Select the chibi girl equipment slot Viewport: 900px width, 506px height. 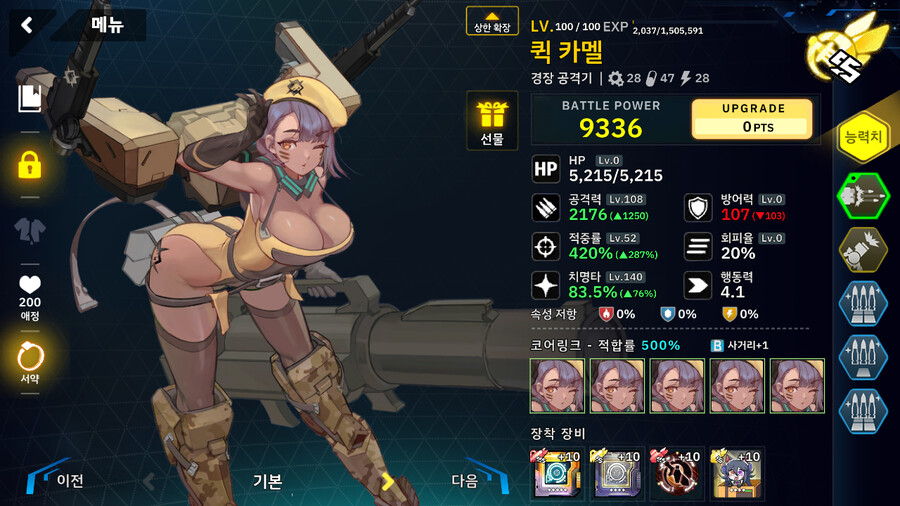click(737, 474)
